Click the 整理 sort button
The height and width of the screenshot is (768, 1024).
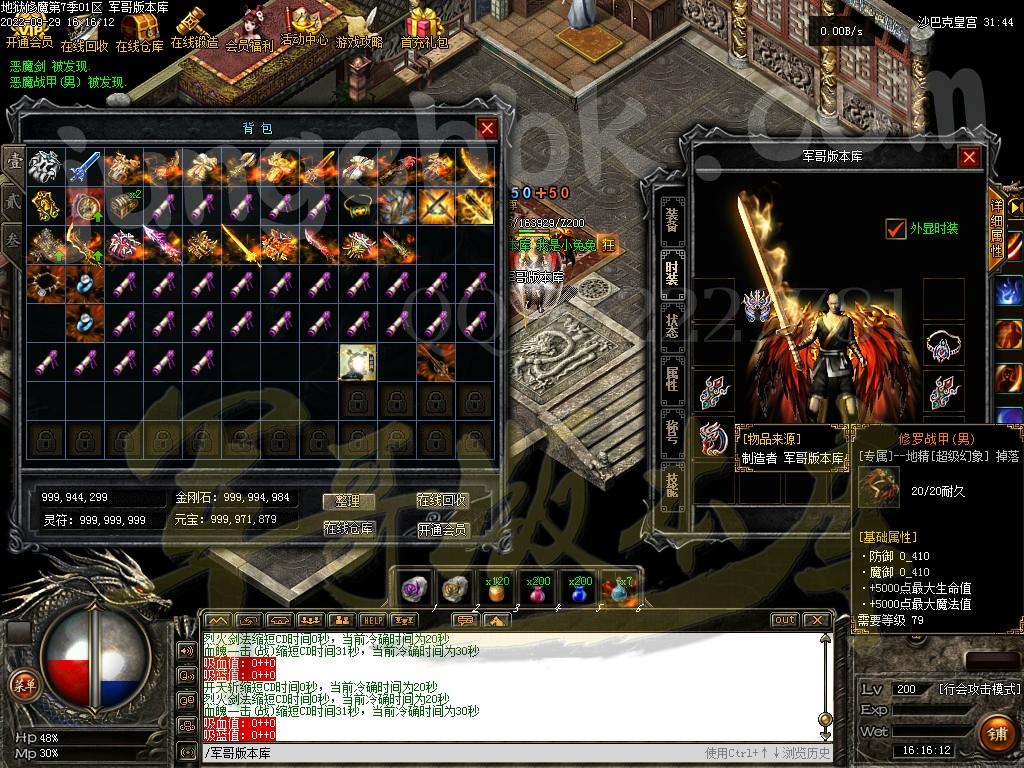(348, 501)
